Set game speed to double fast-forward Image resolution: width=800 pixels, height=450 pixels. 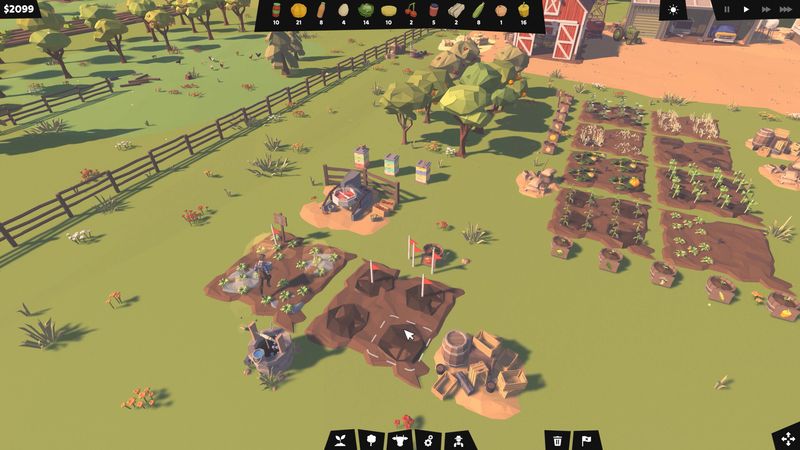(766, 9)
